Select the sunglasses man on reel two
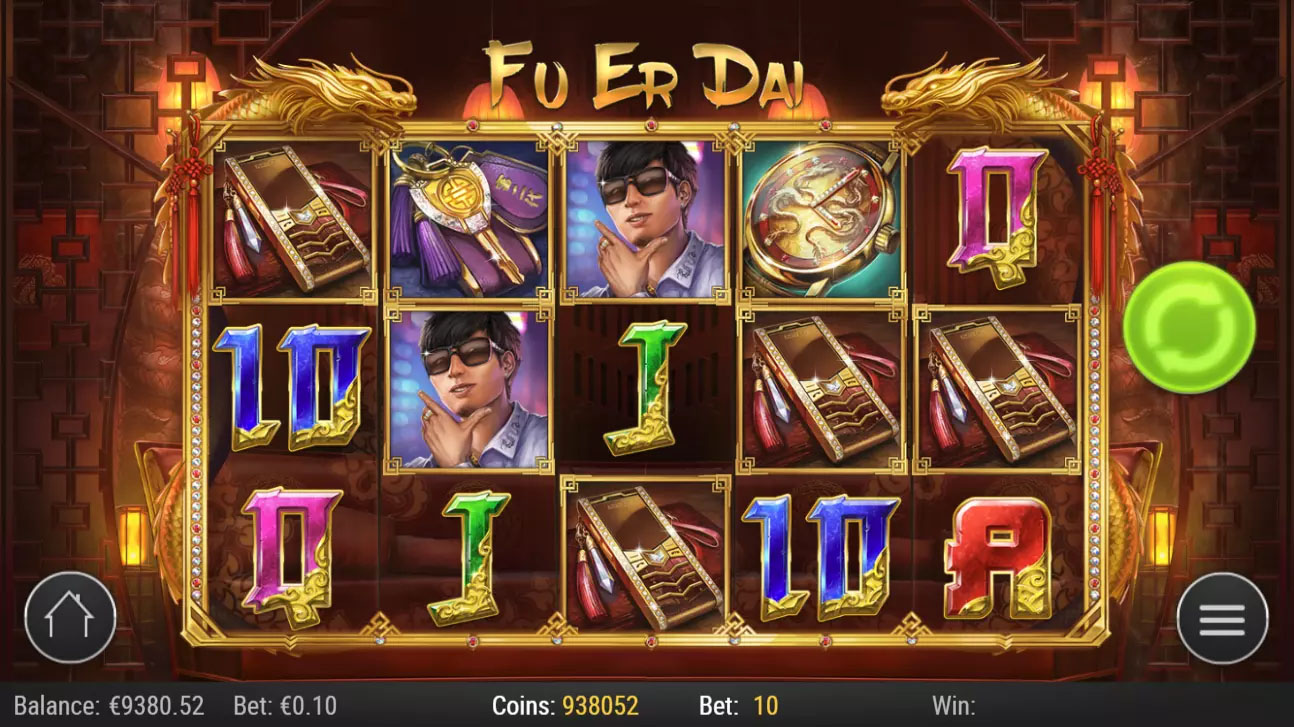The width and height of the screenshot is (1294, 727). coord(465,388)
